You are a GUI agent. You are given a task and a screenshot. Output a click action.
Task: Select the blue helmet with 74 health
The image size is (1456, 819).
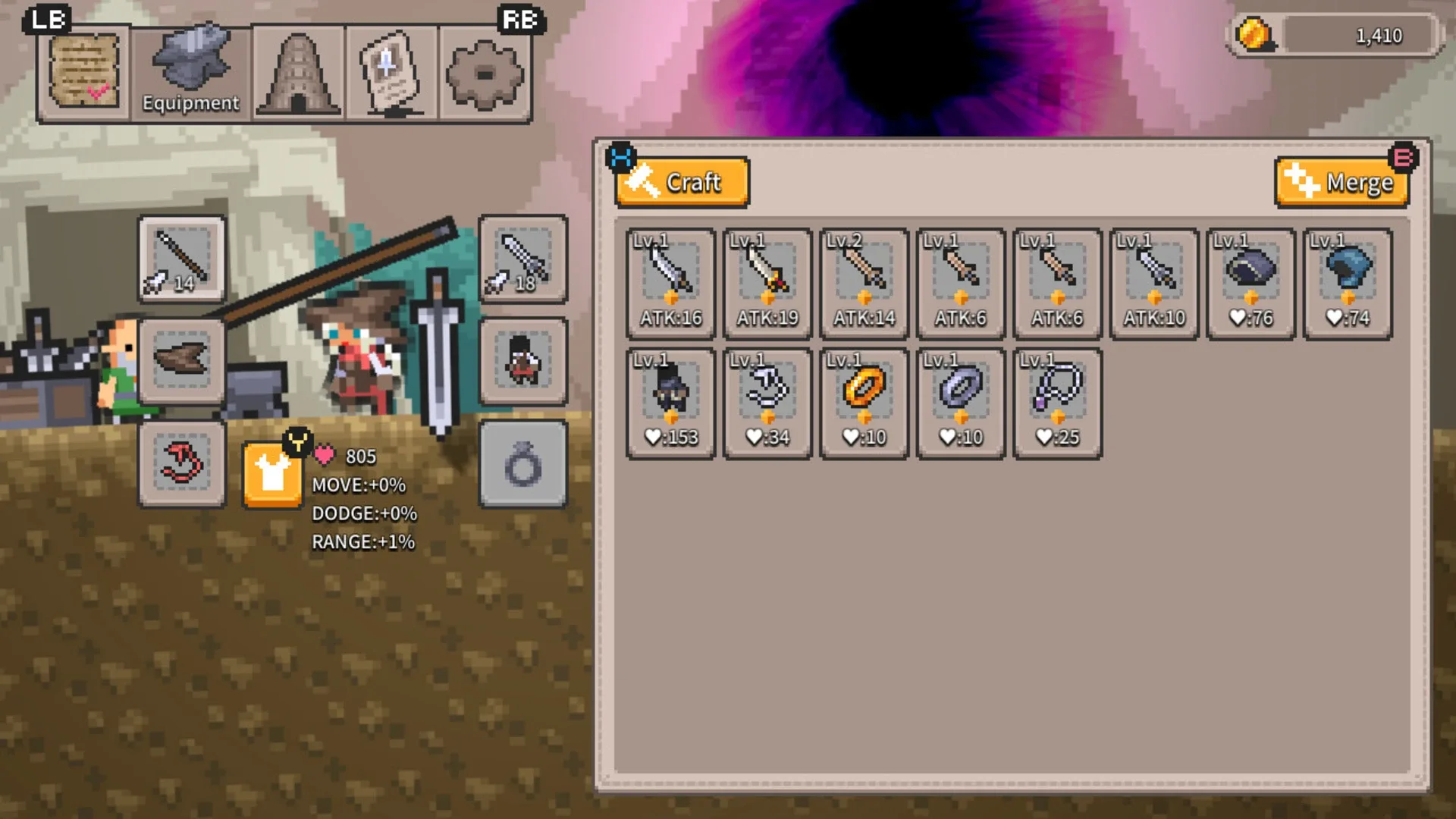pos(1348,281)
